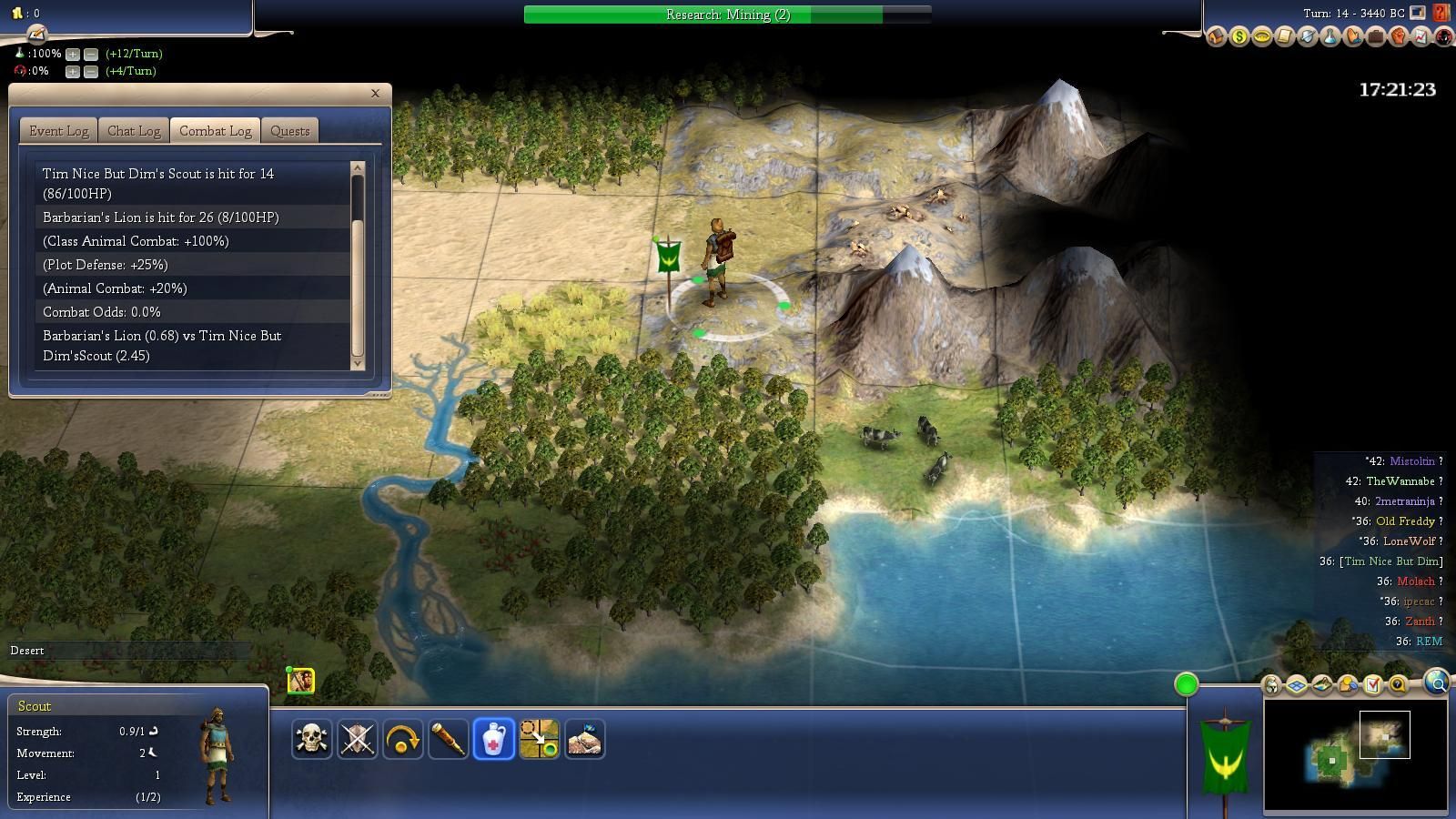Show the Quests tab
The height and width of the screenshot is (819, 1456).
click(x=289, y=131)
